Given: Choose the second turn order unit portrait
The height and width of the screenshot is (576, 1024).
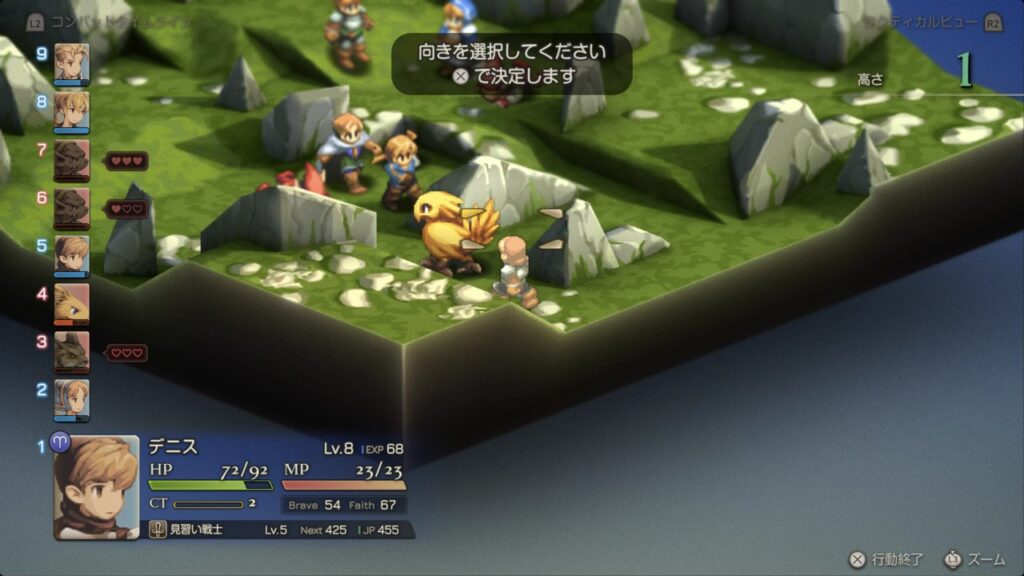Looking at the screenshot, I should 71,399.
